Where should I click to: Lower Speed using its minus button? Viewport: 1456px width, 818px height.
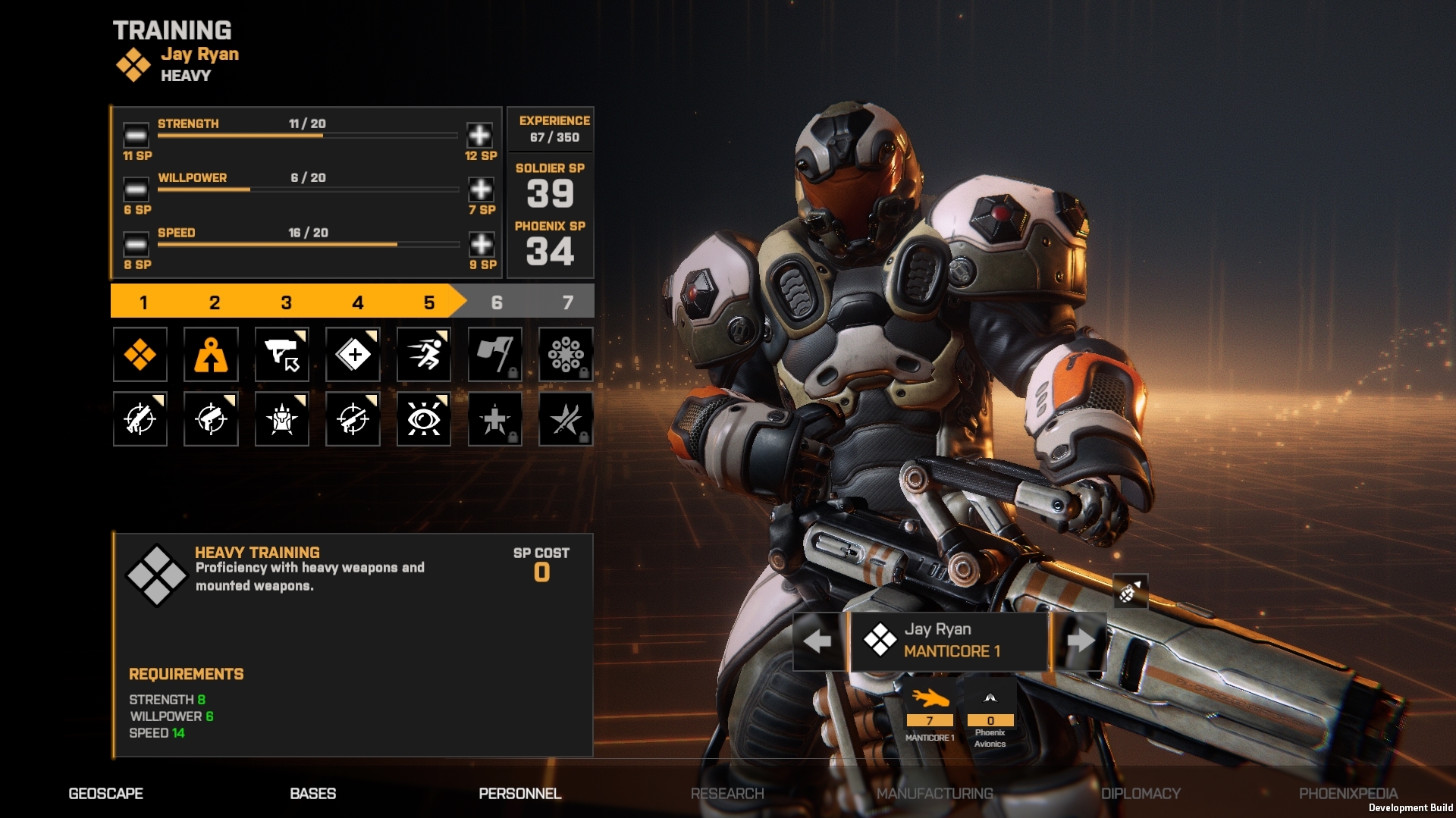(136, 244)
